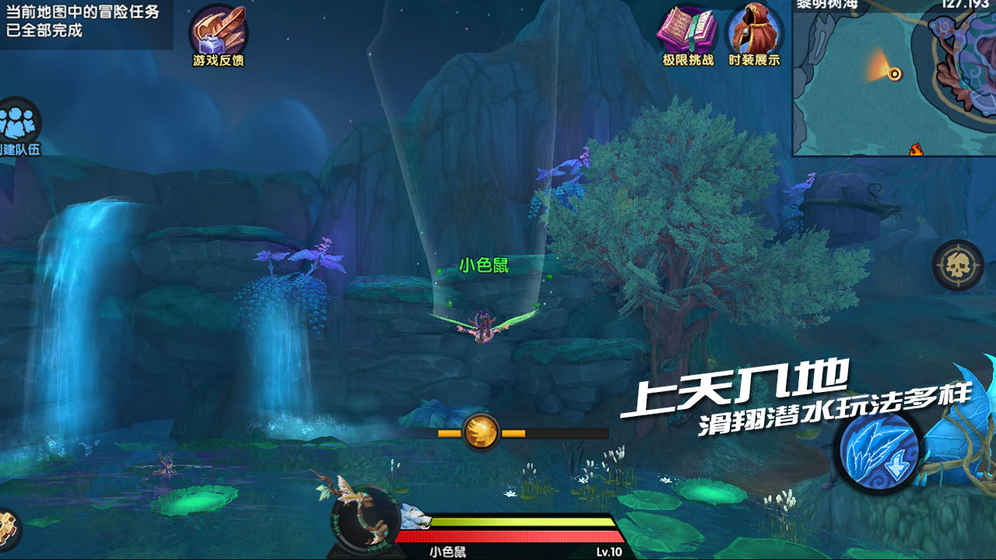This screenshot has height=560, width=996.
Task: Open the 游戏反馈 feedback icon
Action: [x=217, y=31]
